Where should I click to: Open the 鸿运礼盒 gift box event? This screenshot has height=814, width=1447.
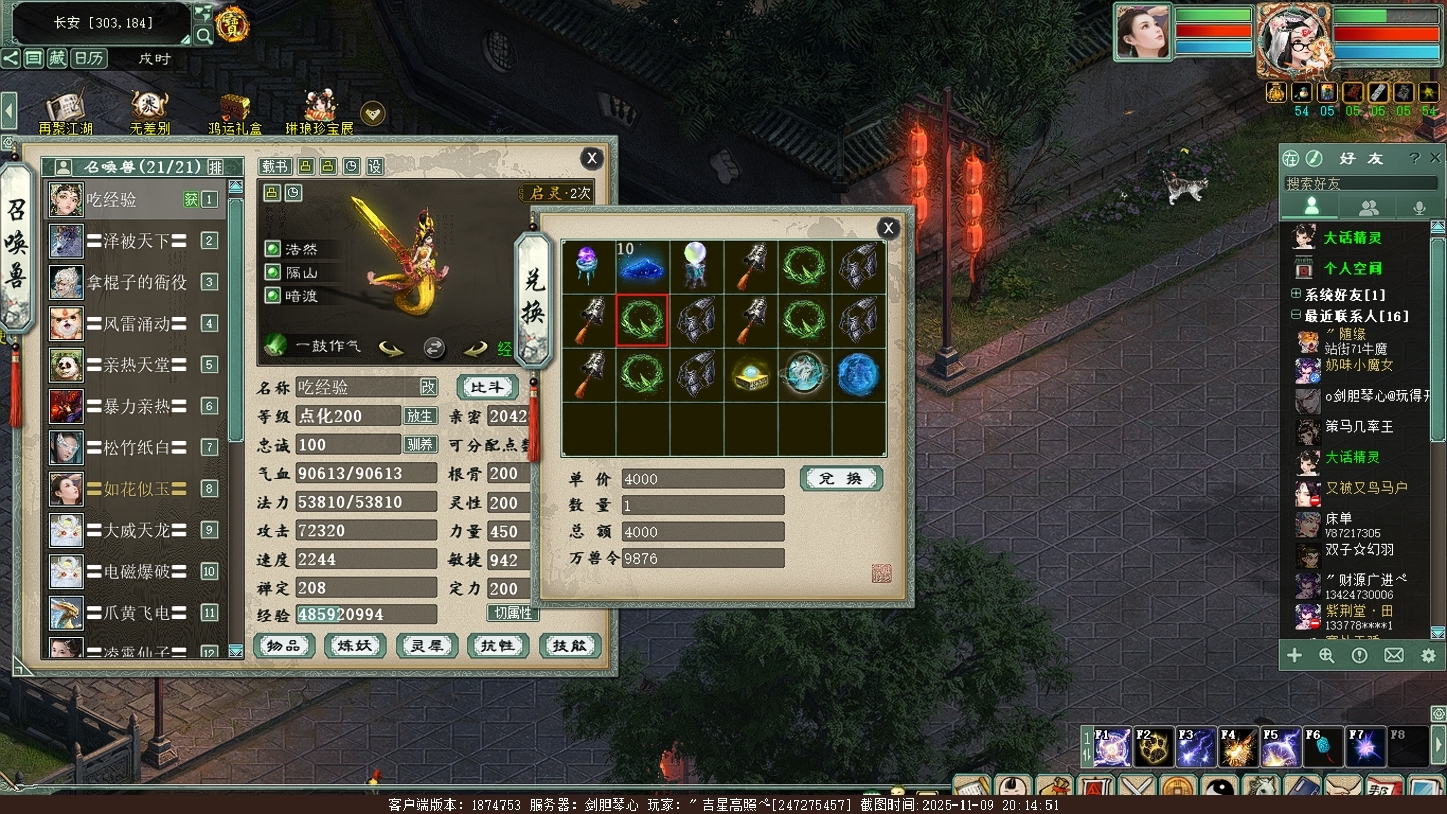pyautogui.click(x=235, y=113)
